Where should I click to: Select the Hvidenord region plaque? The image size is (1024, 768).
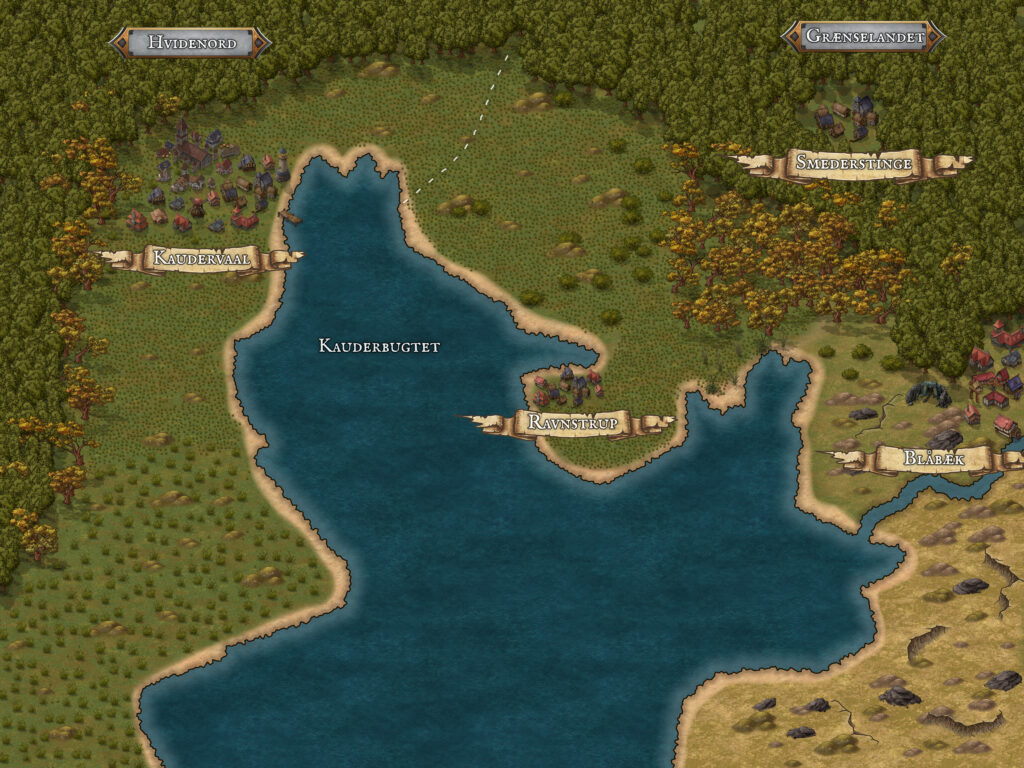190,42
